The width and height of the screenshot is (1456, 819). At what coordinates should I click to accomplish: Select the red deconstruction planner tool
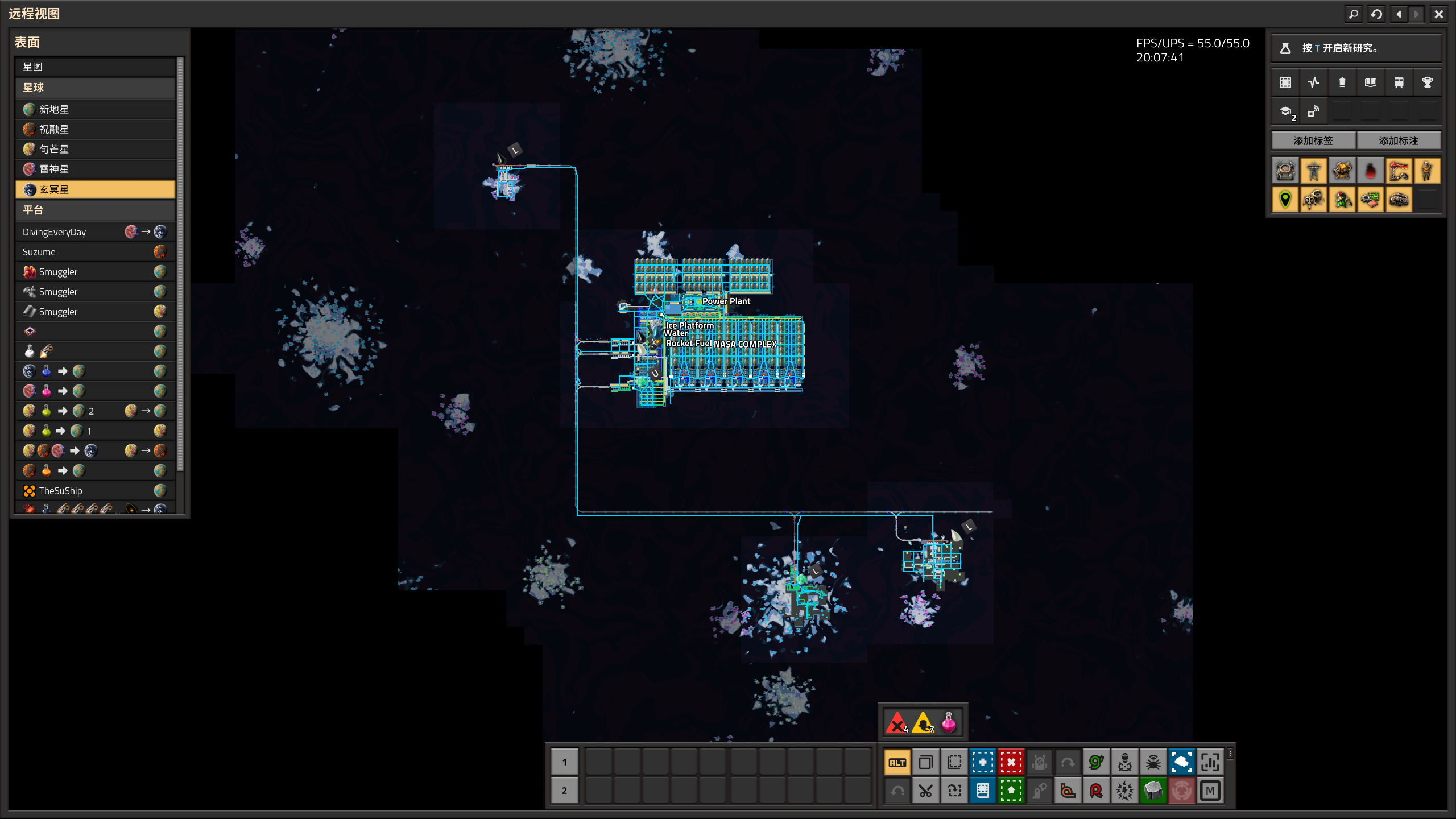(1011, 763)
